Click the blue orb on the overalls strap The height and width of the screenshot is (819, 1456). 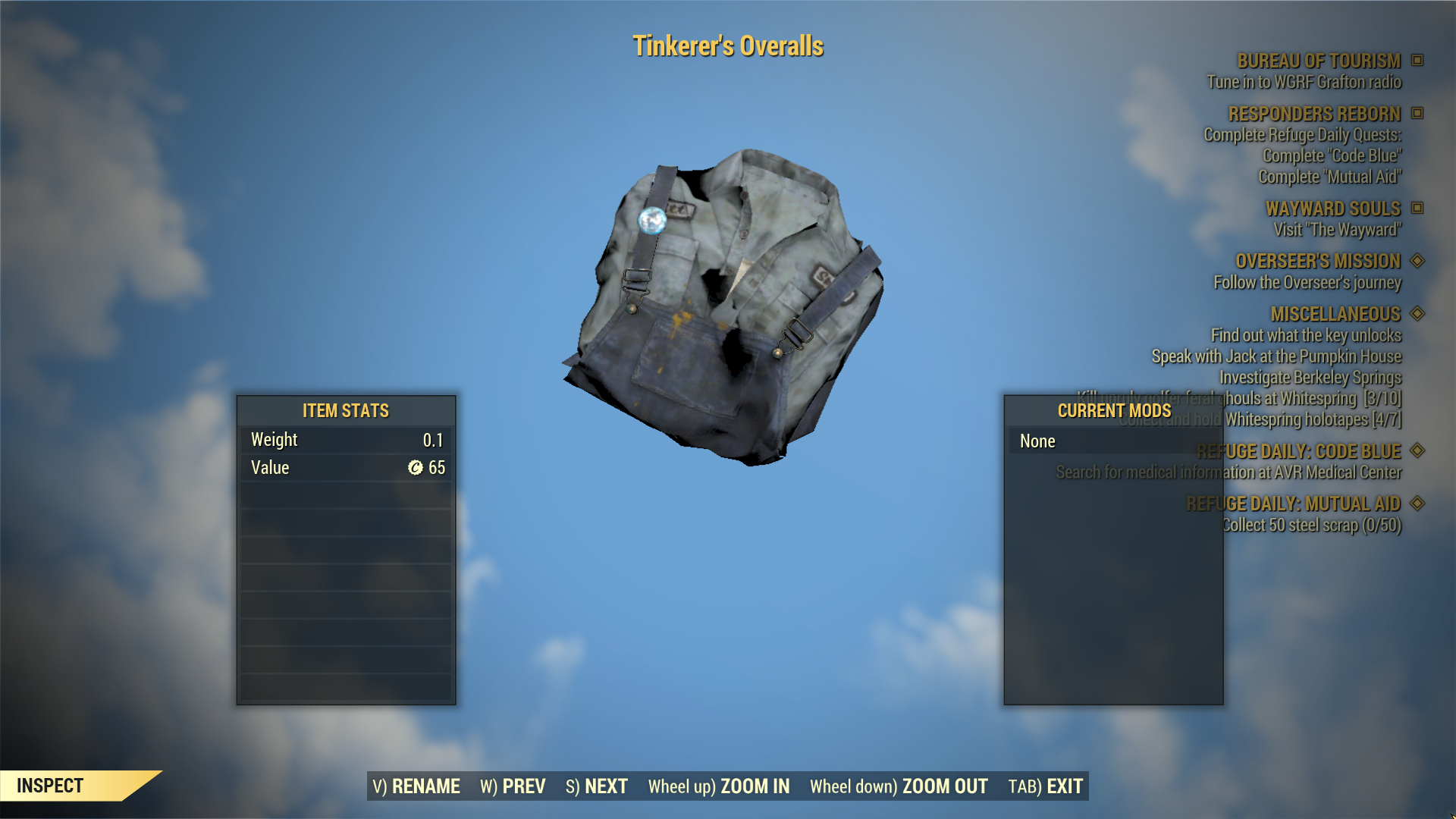(653, 221)
